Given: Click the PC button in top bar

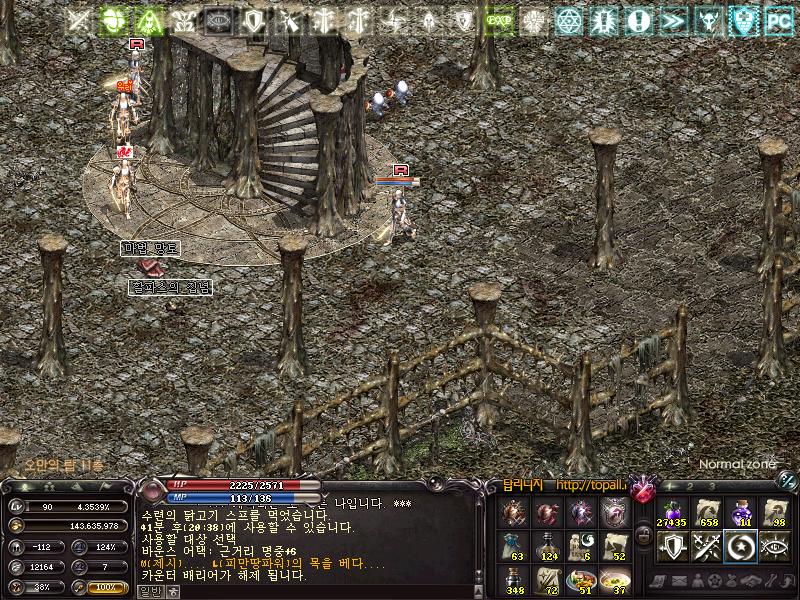Looking at the screenshot, I should 776,19.
